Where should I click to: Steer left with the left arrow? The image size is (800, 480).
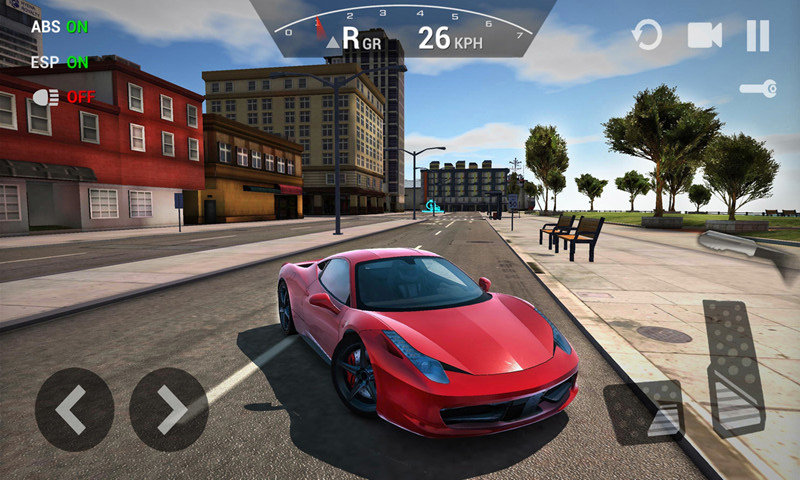[x=74, y=409]
